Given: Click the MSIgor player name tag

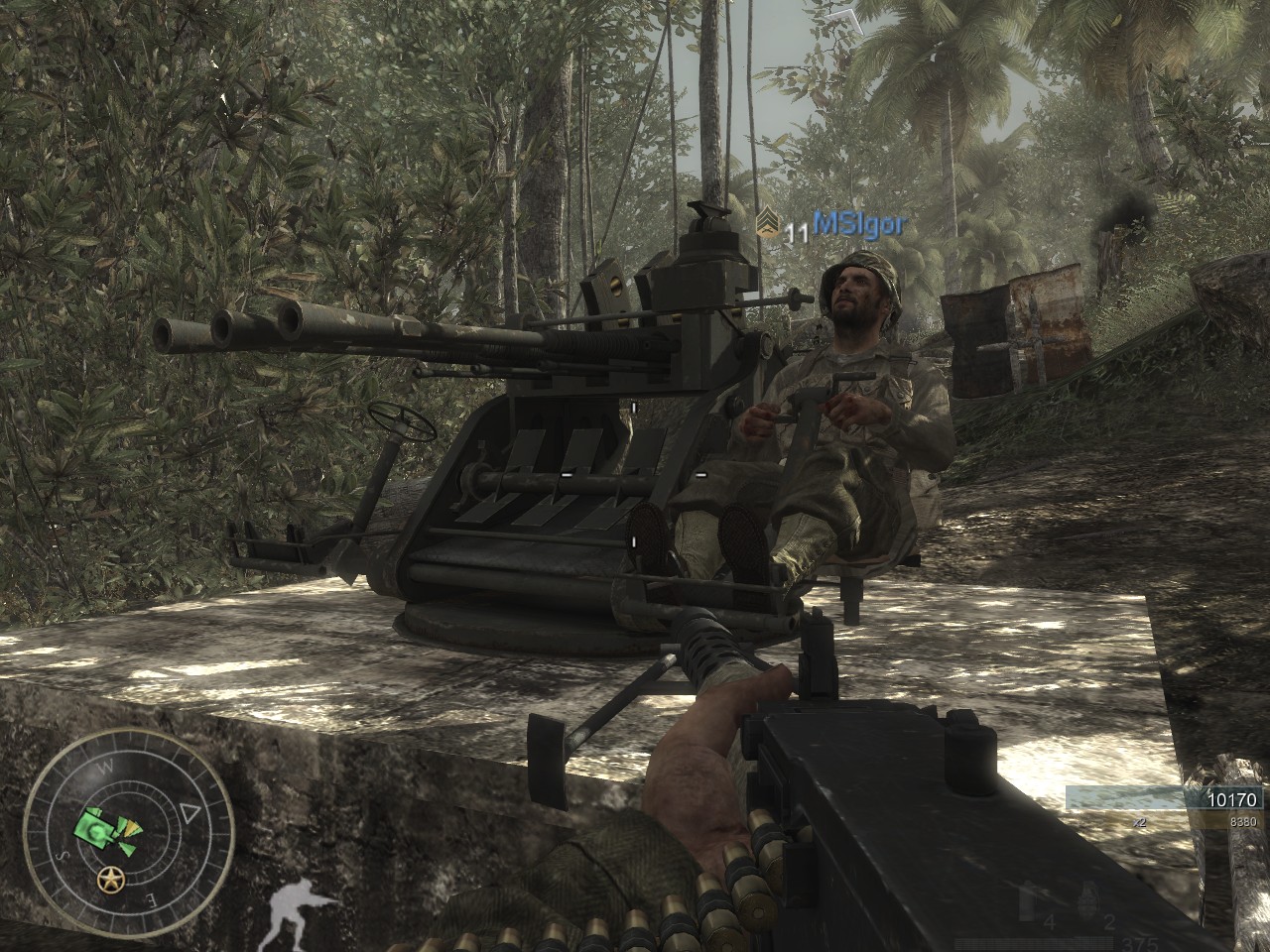Looking at the screenshot, I should (x=858, y=225).
